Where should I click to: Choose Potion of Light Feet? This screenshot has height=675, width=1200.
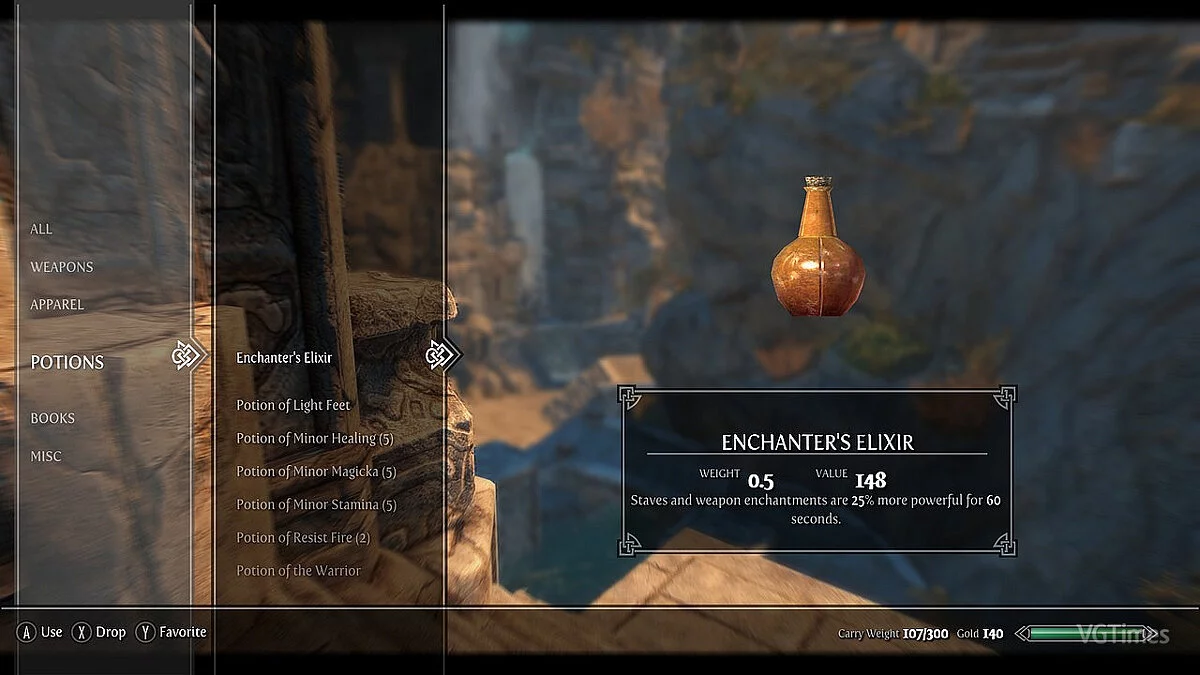tap(293, 405)
